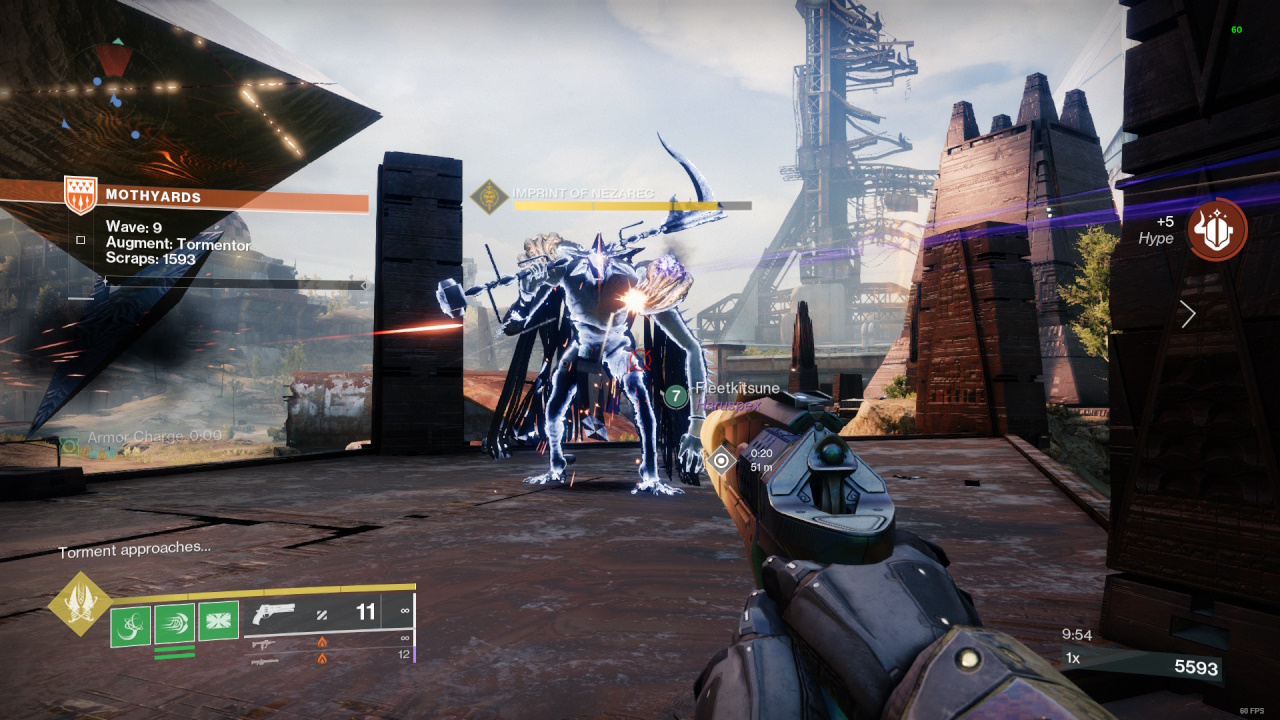Select the Imprint of Nezarec boss emblem

490,197
